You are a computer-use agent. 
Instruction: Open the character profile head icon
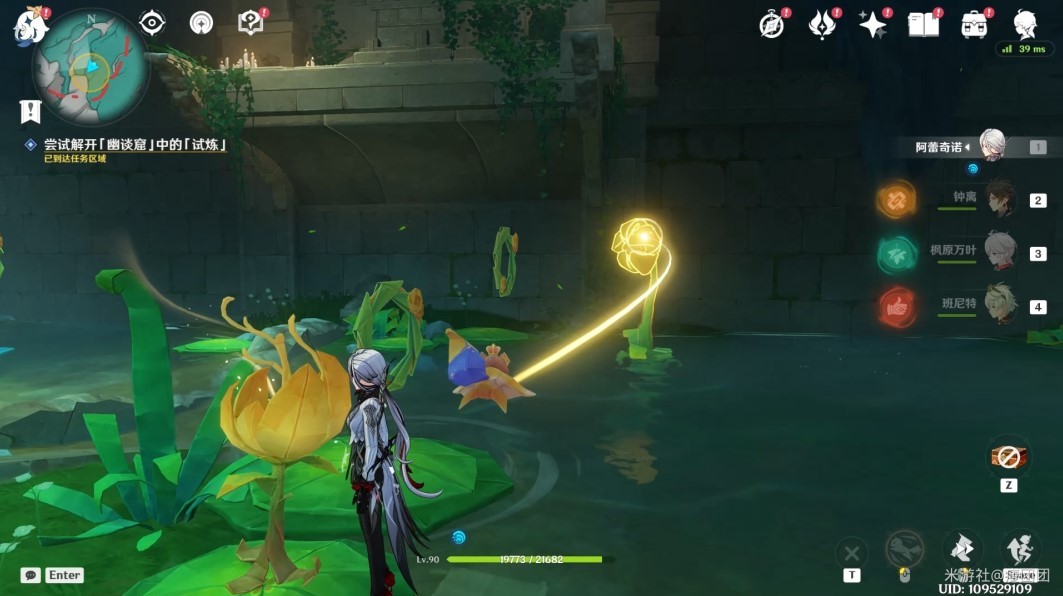(x=1025, y=25)
